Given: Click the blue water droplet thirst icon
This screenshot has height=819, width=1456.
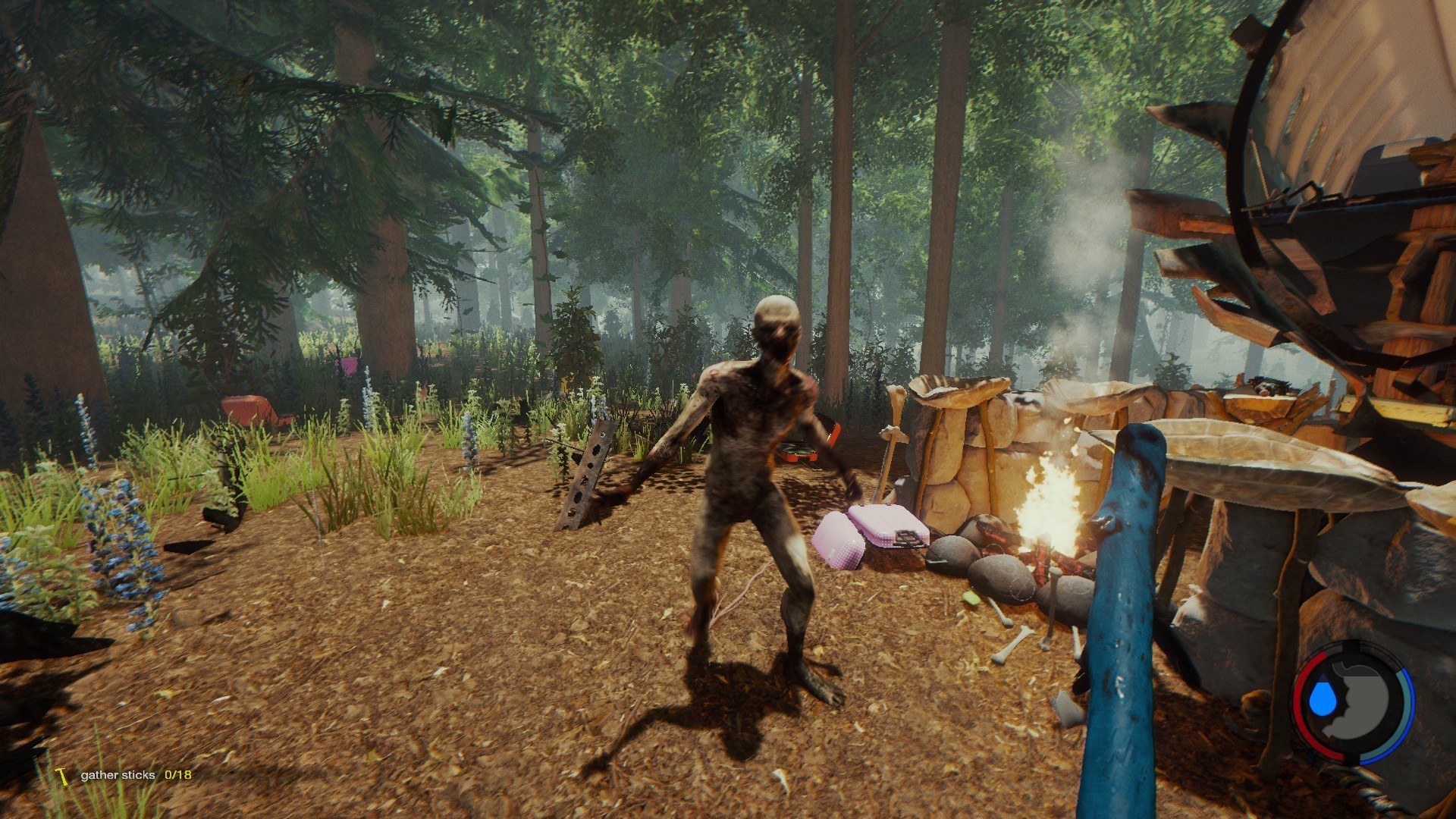Looking at the screenshot, I should 1323,698.
